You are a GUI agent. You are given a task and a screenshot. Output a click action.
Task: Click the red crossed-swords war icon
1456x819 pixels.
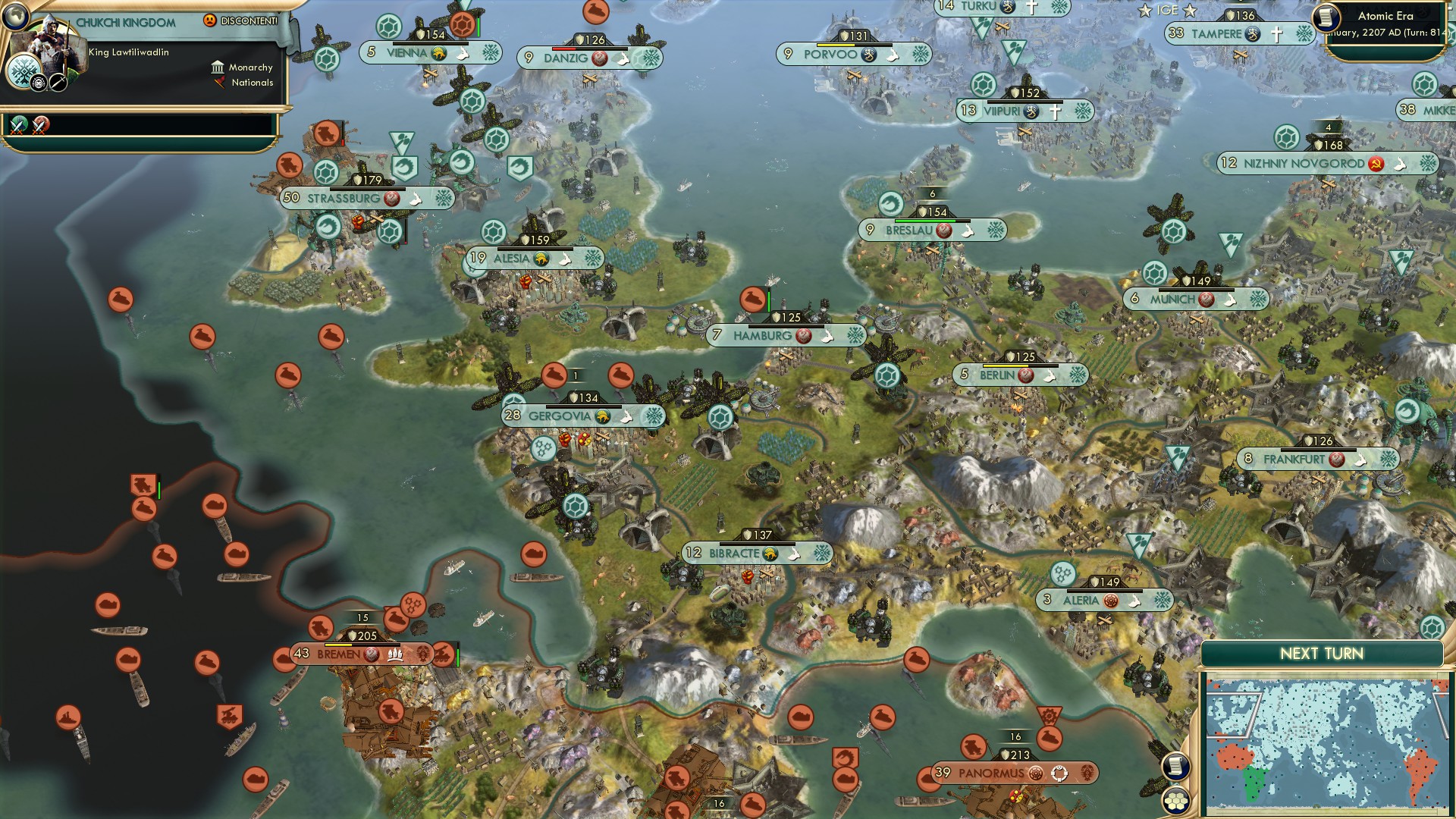41,124
